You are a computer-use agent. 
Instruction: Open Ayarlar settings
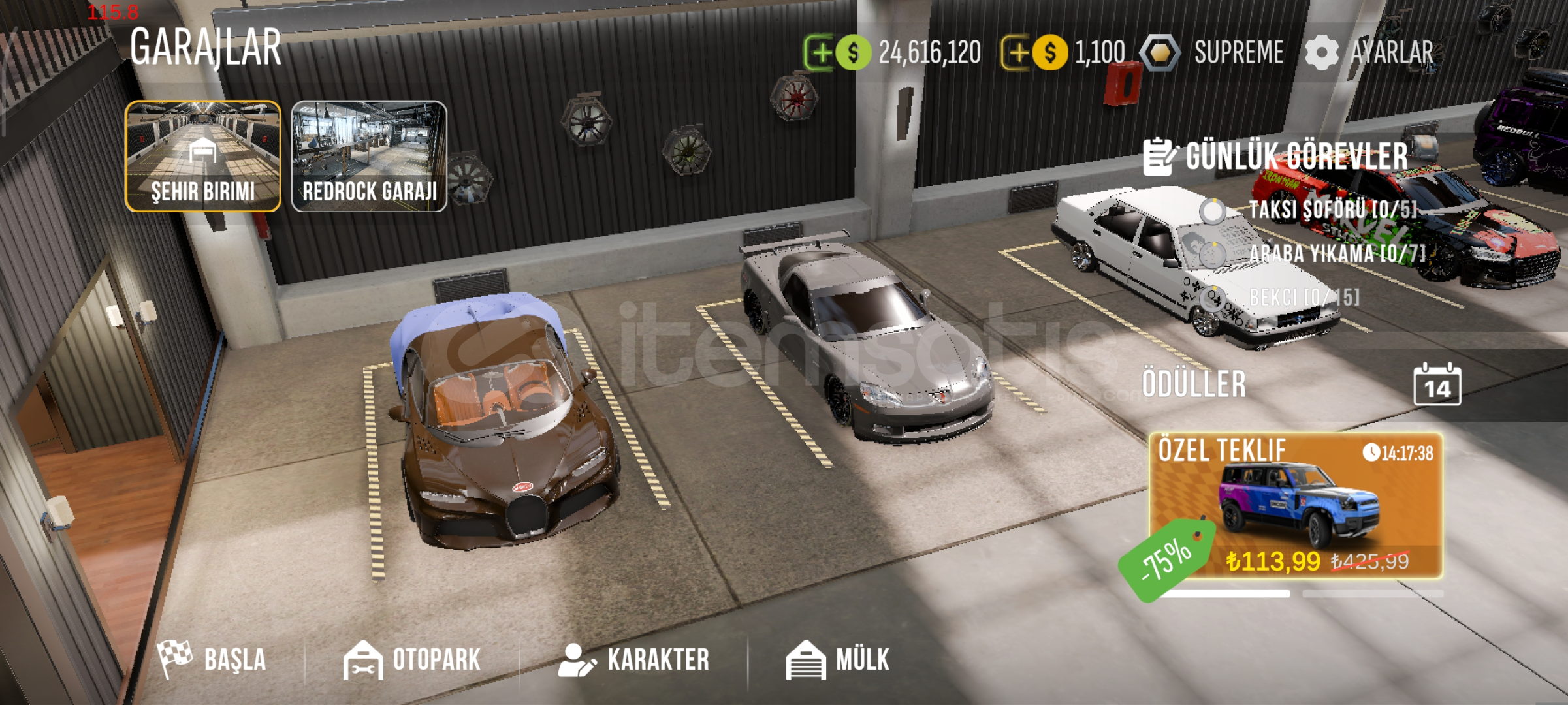point(1370,52)
